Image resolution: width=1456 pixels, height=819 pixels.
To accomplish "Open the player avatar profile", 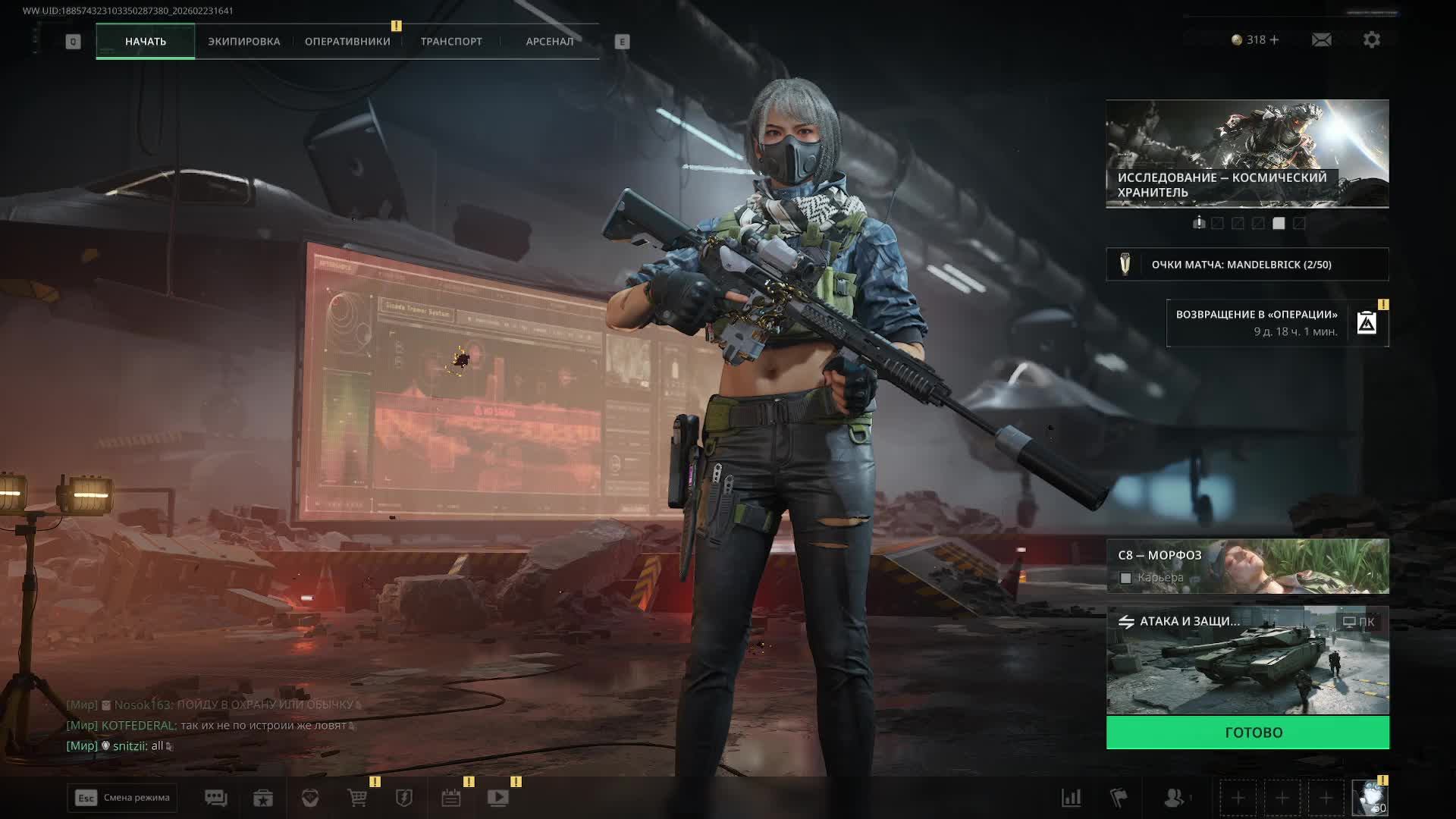I will tap(1370, 798).
